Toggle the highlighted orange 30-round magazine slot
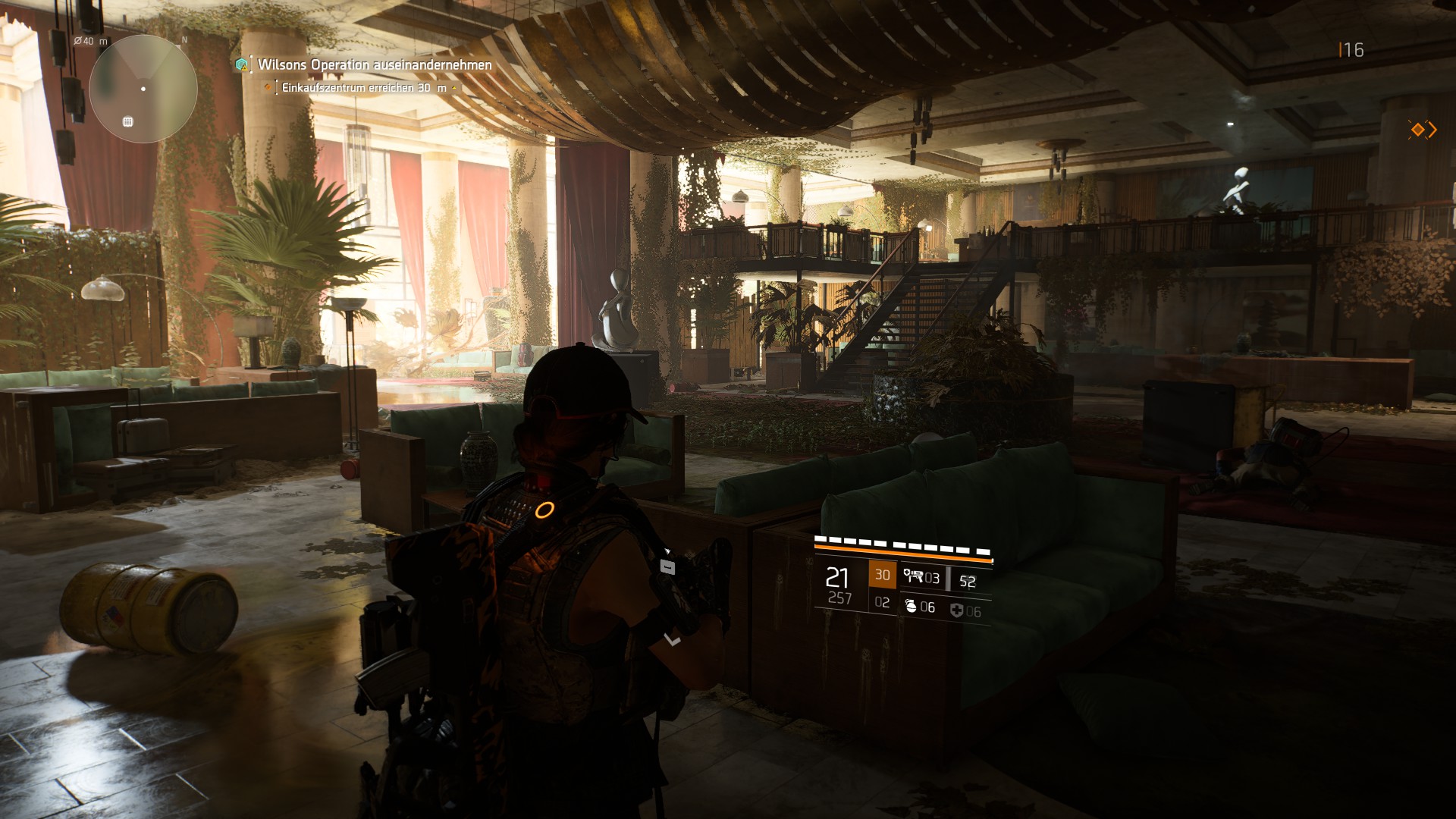This screenshot has height=819, width=1456. tap(883, 576)
